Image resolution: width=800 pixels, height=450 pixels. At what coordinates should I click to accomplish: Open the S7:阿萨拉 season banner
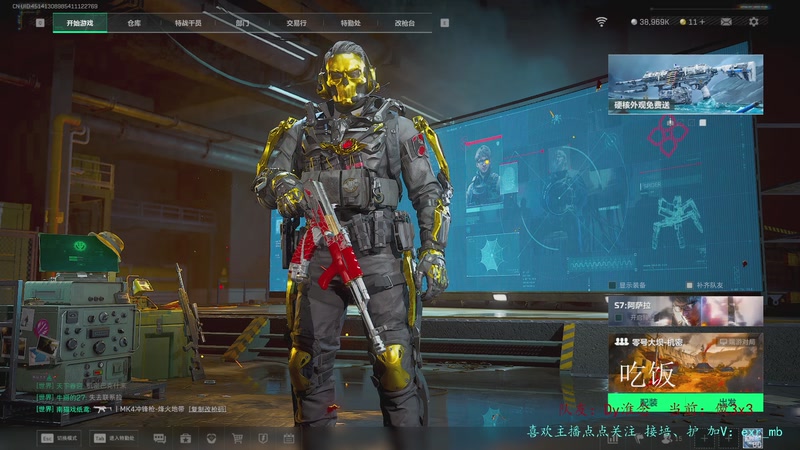685,310
